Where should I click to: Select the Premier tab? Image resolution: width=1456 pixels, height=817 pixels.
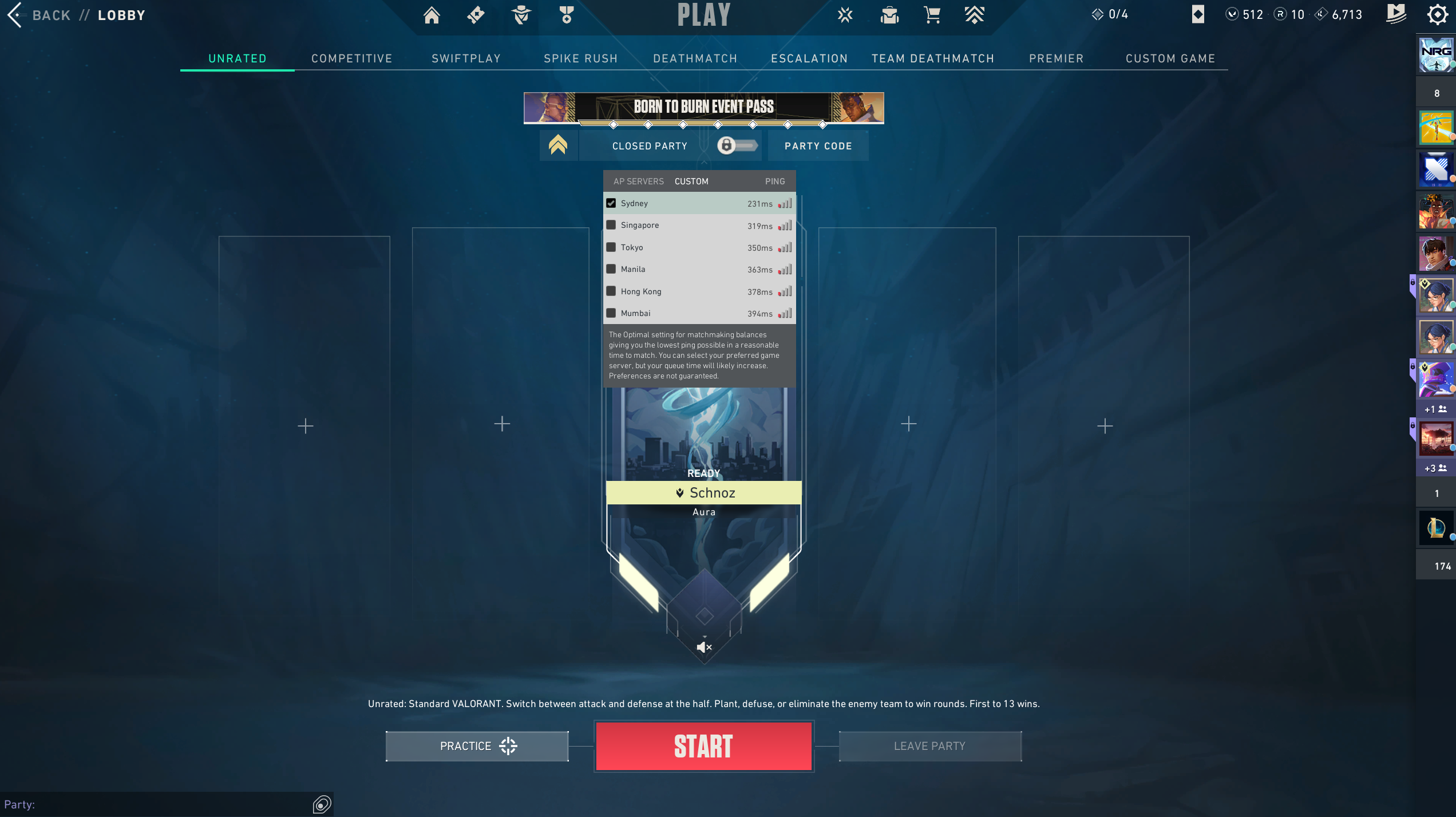[1056, 58]
